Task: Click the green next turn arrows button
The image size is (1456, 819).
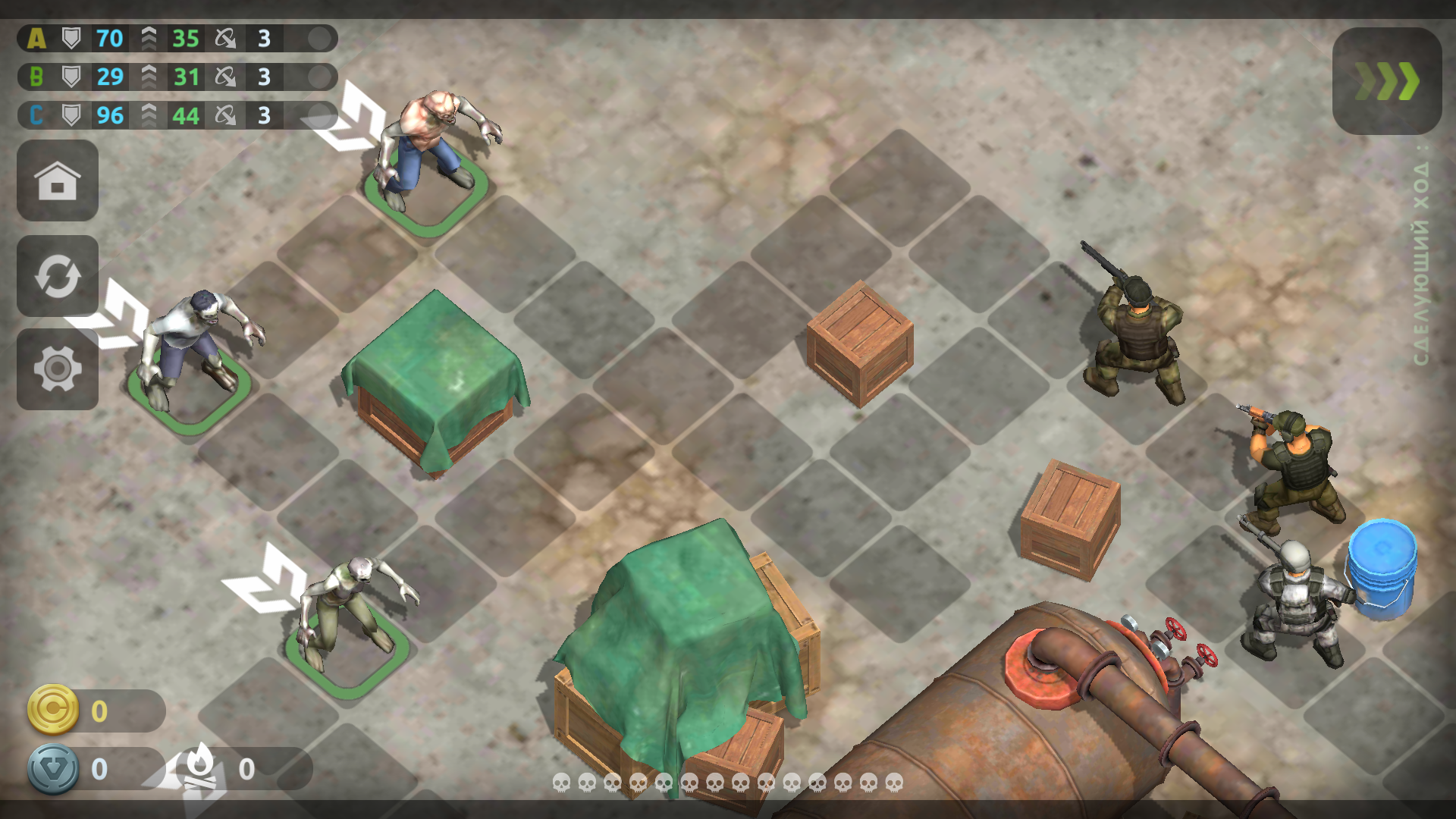Action: pos(1386,81)
